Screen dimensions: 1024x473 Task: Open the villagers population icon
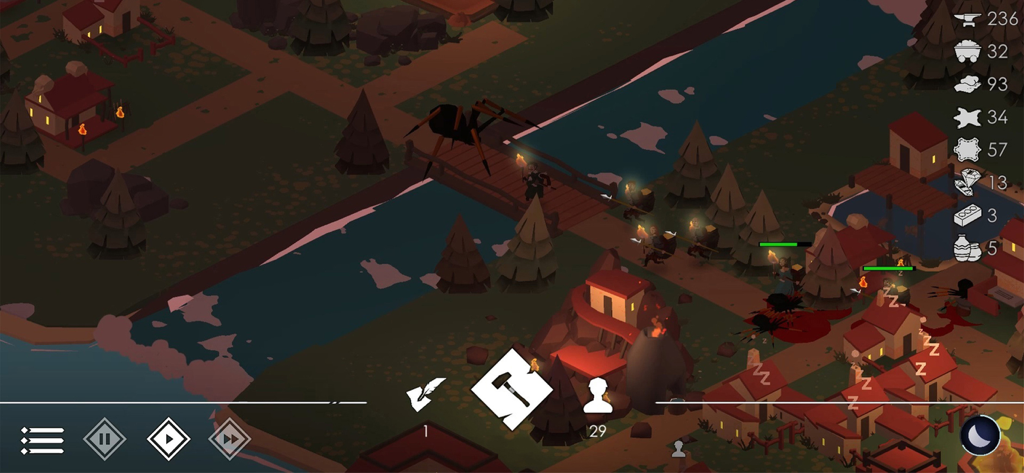[598, 397]
